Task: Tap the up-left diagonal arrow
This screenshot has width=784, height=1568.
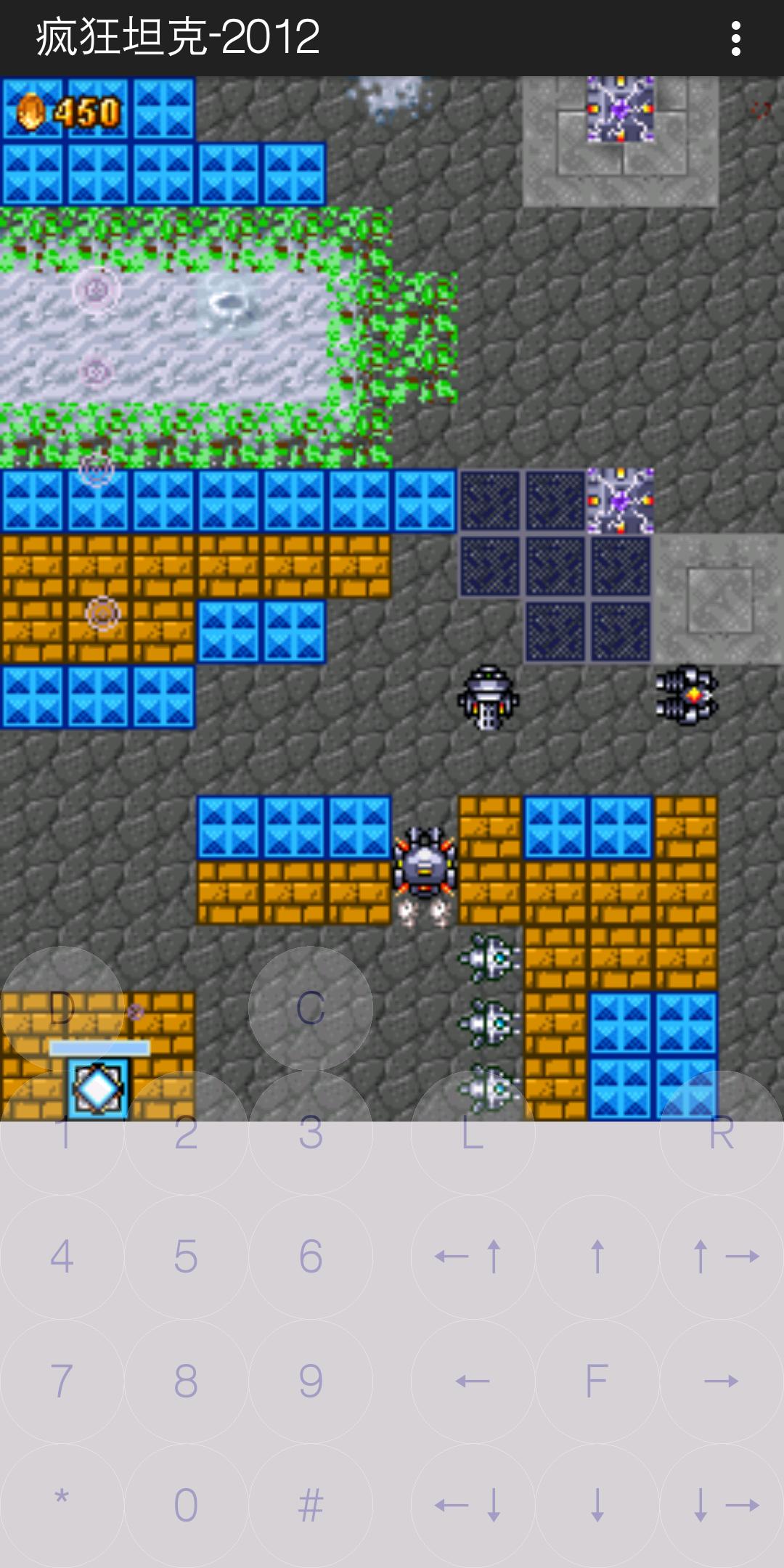Action: coord(473,1257)
